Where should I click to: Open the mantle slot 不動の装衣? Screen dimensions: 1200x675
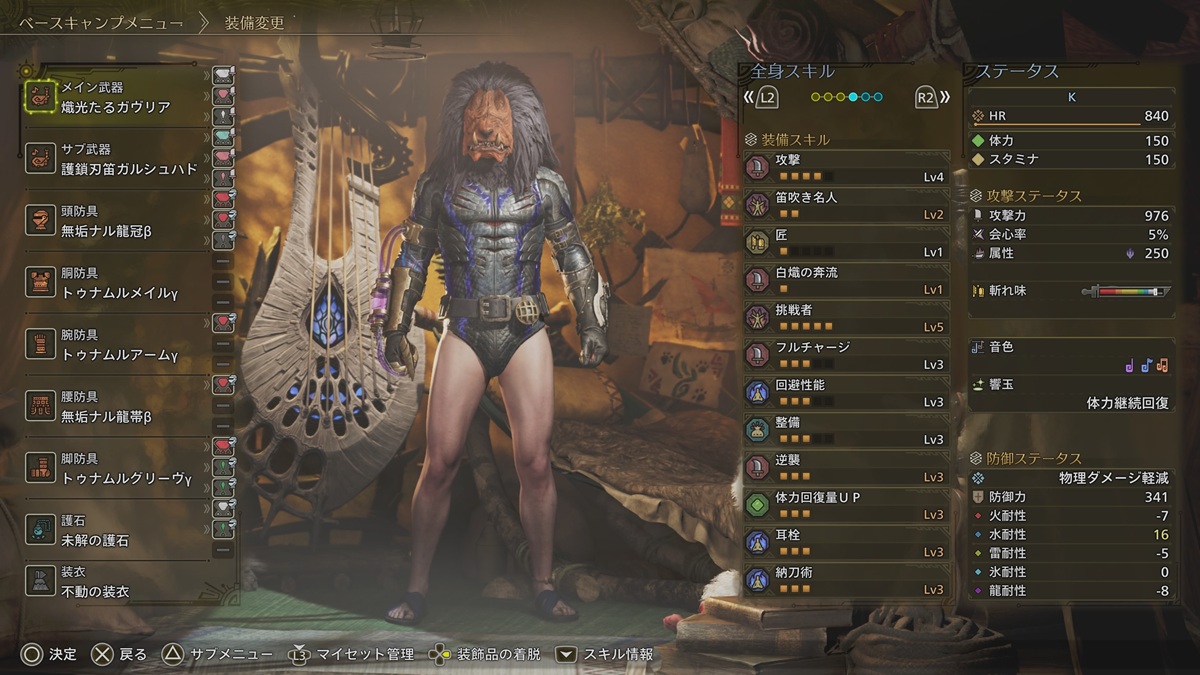(x=115, y=582)
